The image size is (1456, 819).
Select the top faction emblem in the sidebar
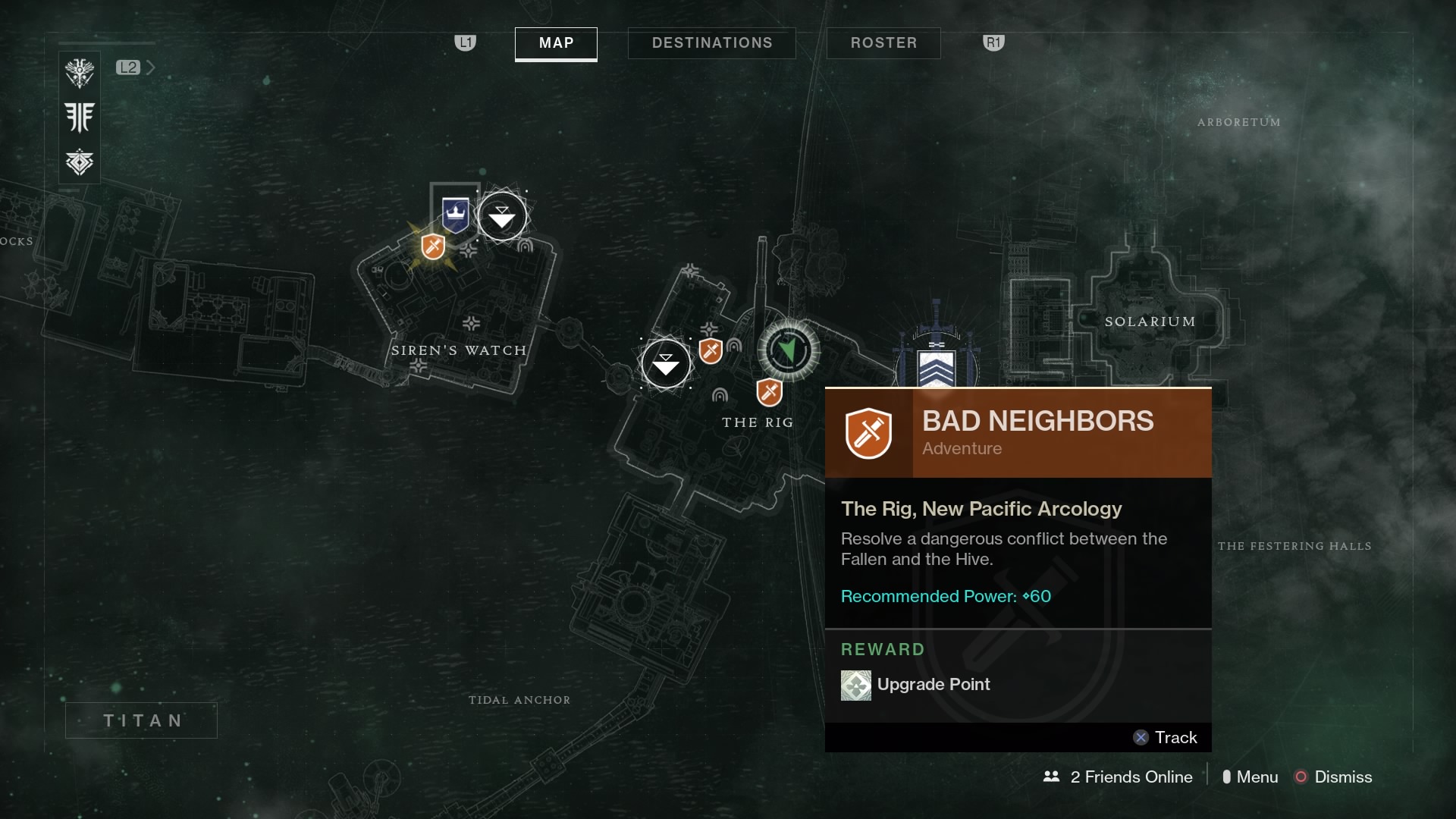pos(80,74)
